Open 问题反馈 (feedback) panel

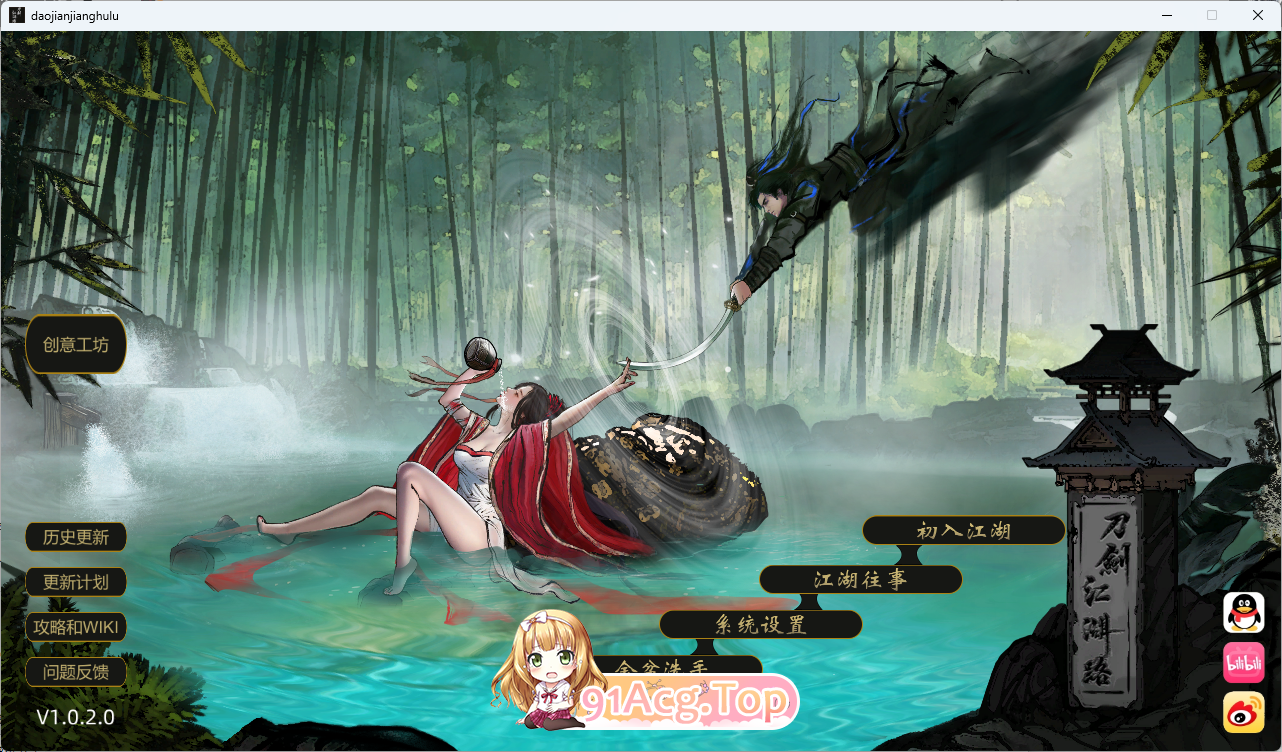click(x=75, y=672)
